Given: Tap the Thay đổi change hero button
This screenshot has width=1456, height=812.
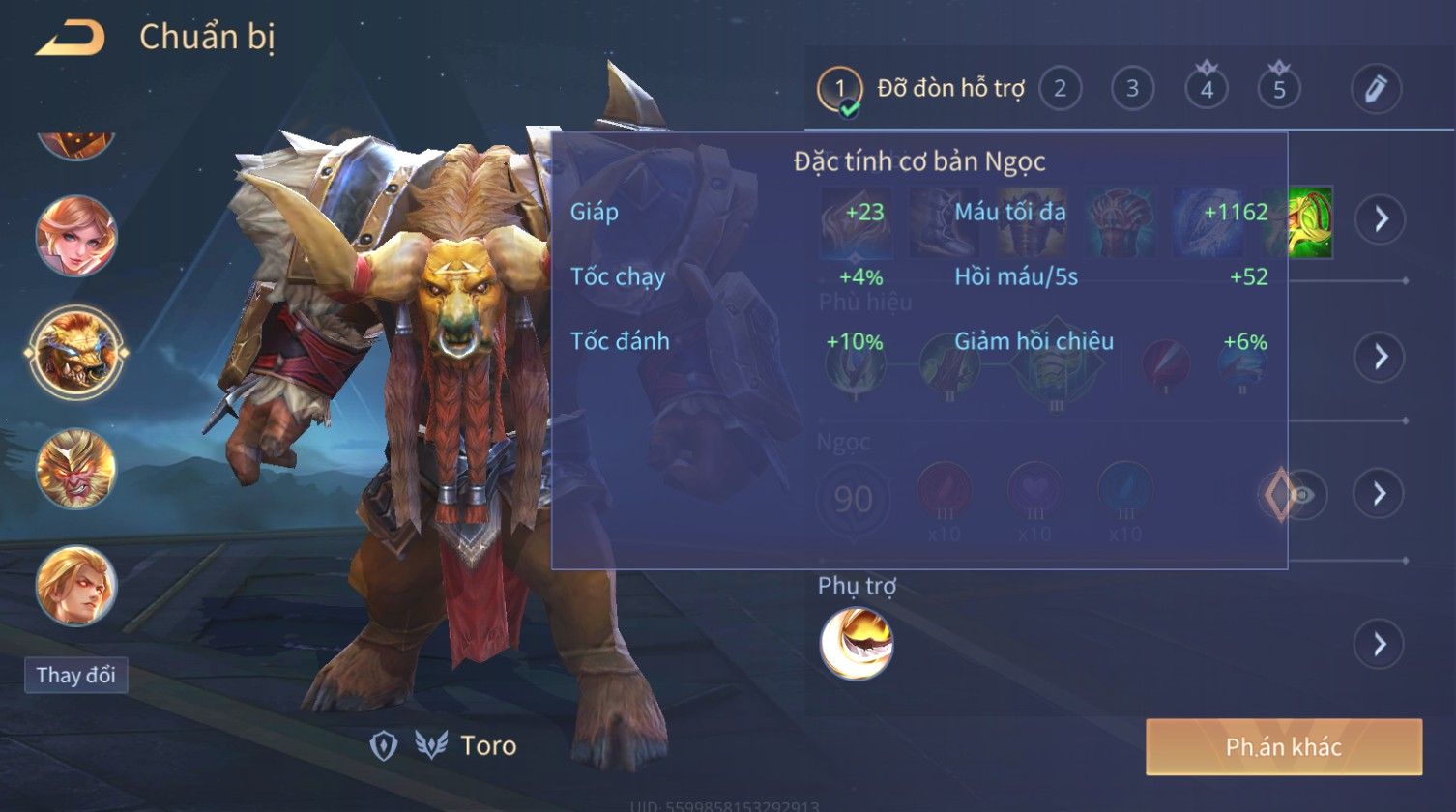Looking at the screenshot, I should [x=76, y=675].
